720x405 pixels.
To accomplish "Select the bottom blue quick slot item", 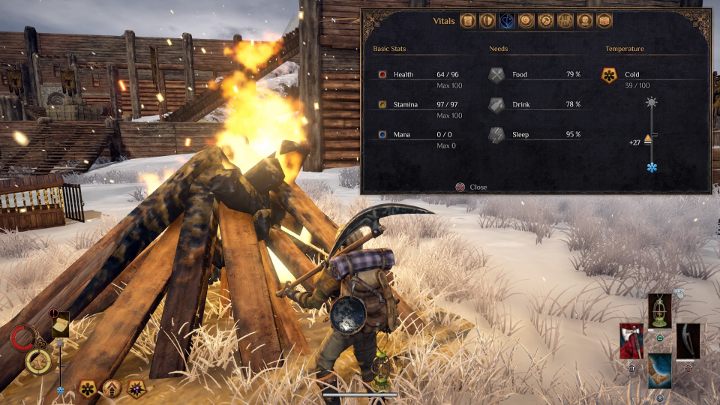I will [x=660, y=369].
